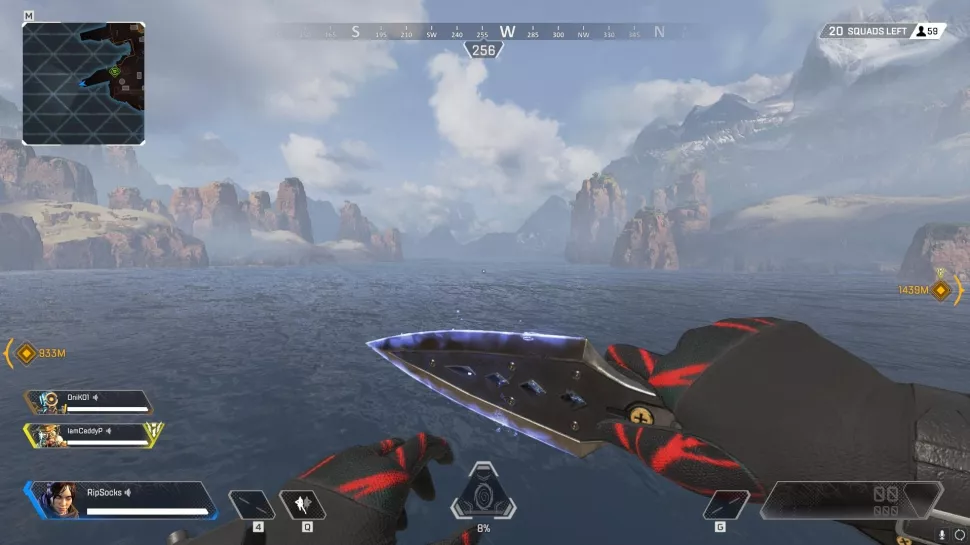
Task: Select teammate OniK01's squad banner
Action: point(90,401)
